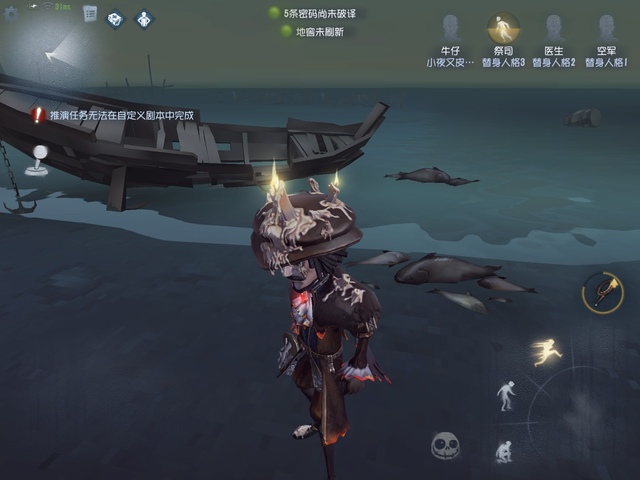This screenshot has width=640, height=480.
Task: Select the 医生 teammate portrait
Action: click(554, 30)
